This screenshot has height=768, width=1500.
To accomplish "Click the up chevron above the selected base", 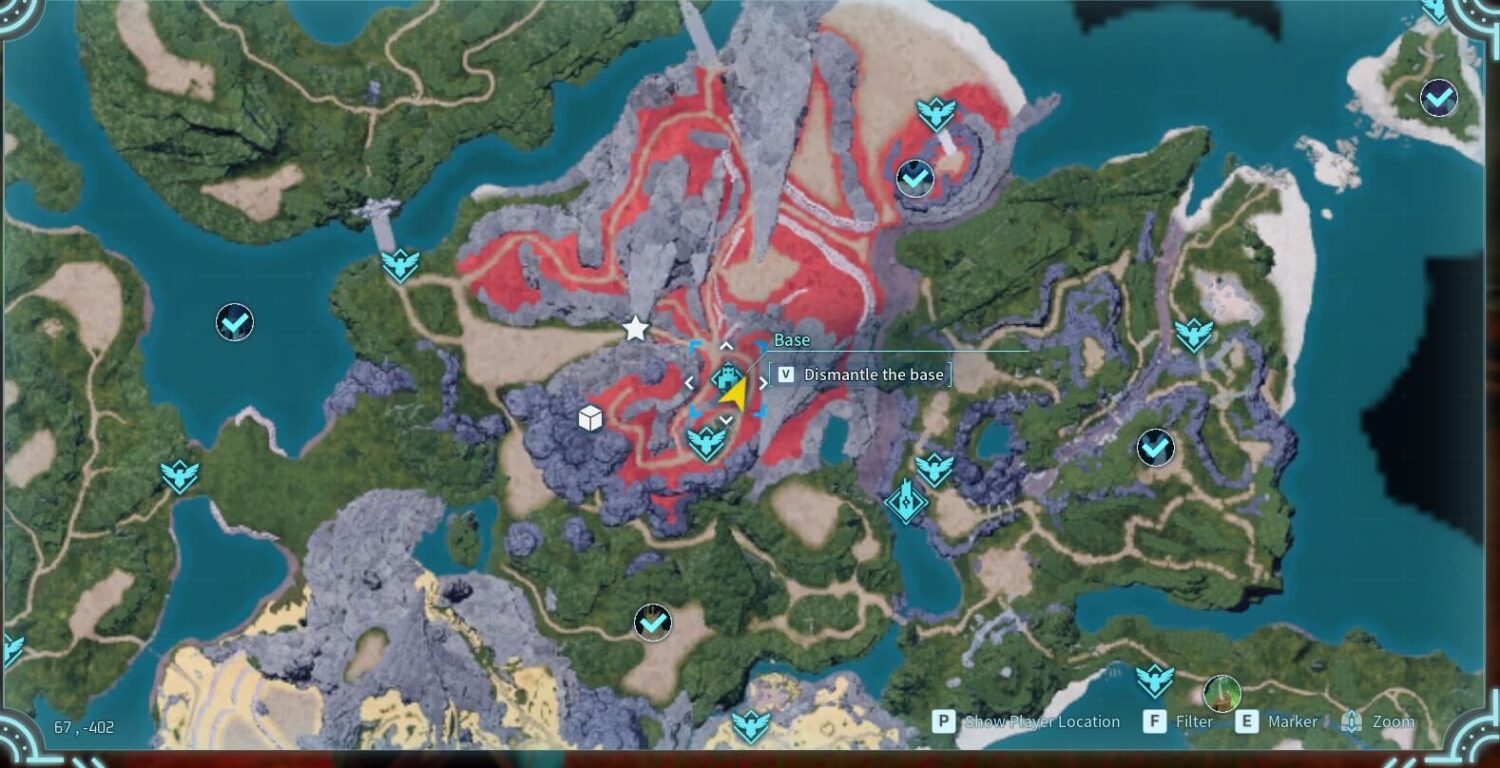I will (724, 347).
